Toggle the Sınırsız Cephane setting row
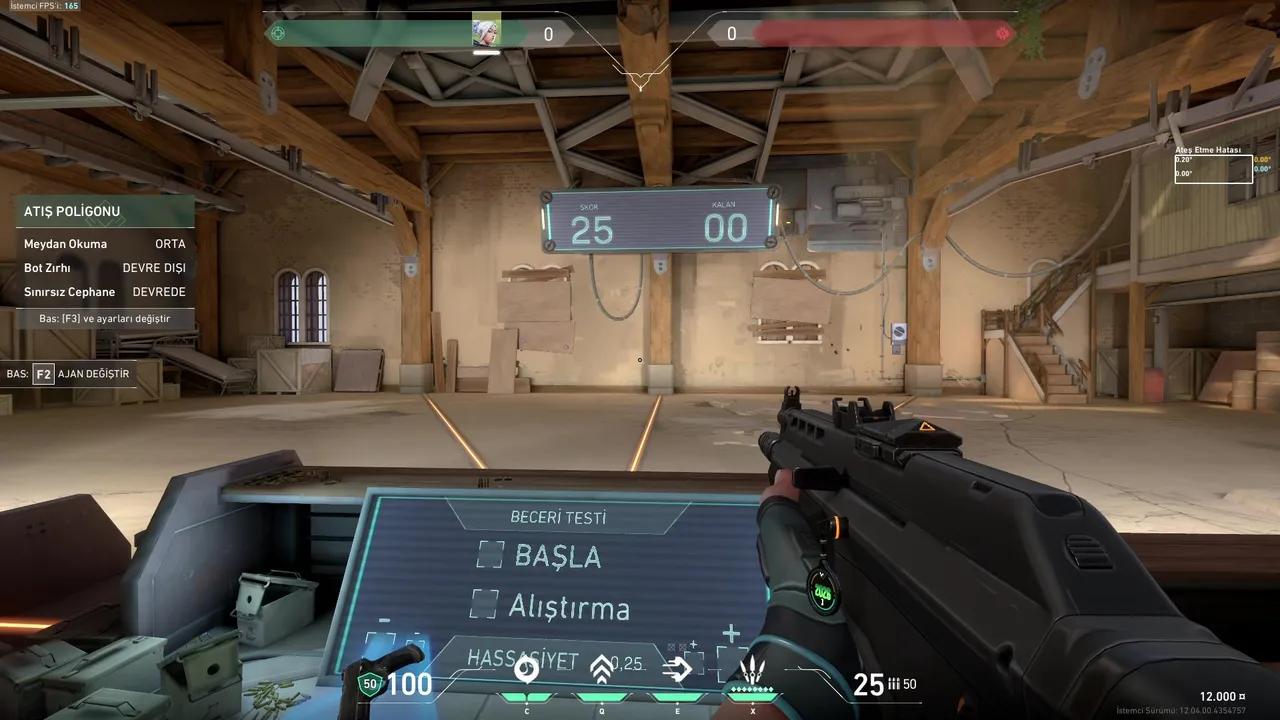 click(105, 292)
